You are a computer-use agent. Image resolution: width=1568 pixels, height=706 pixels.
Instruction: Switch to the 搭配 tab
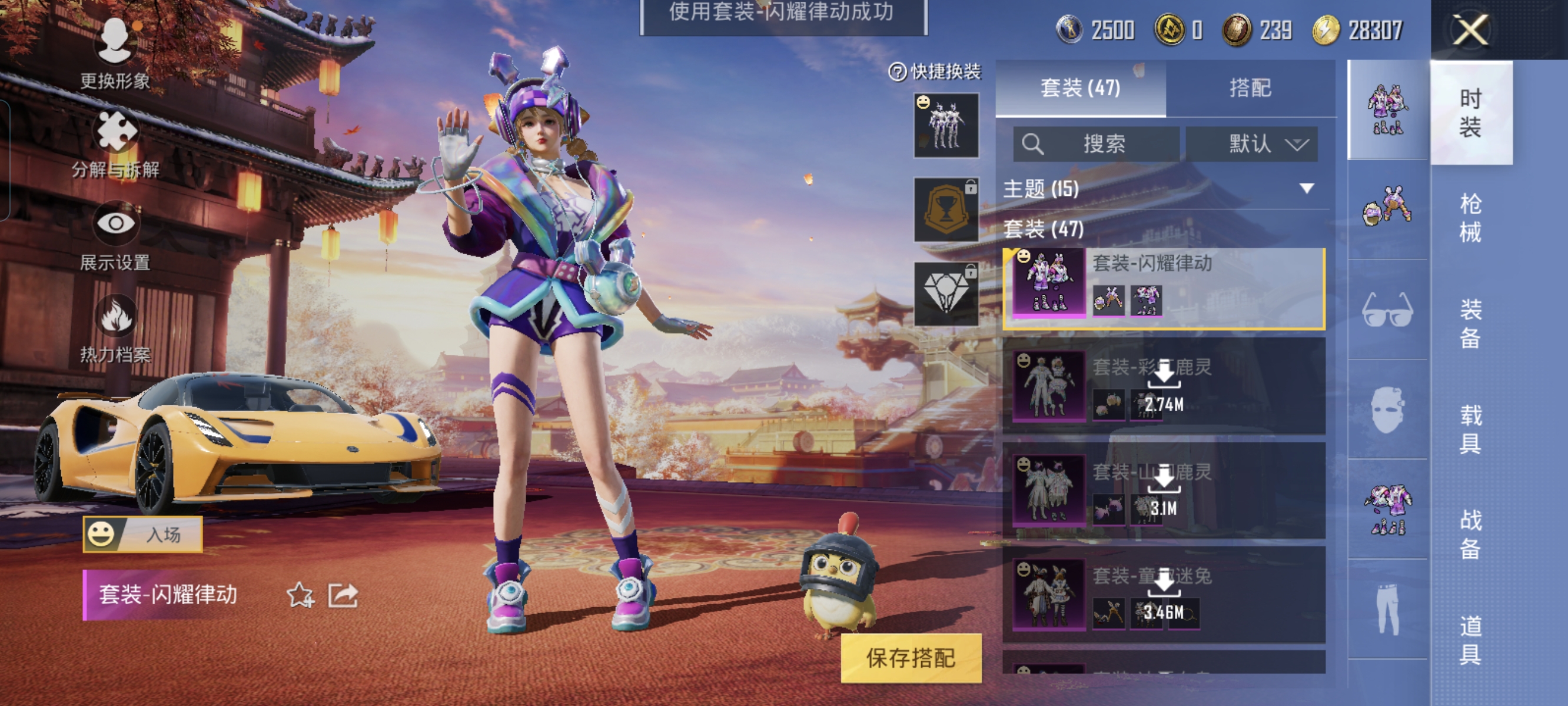pyautogui.click(x=1250, y=88)
